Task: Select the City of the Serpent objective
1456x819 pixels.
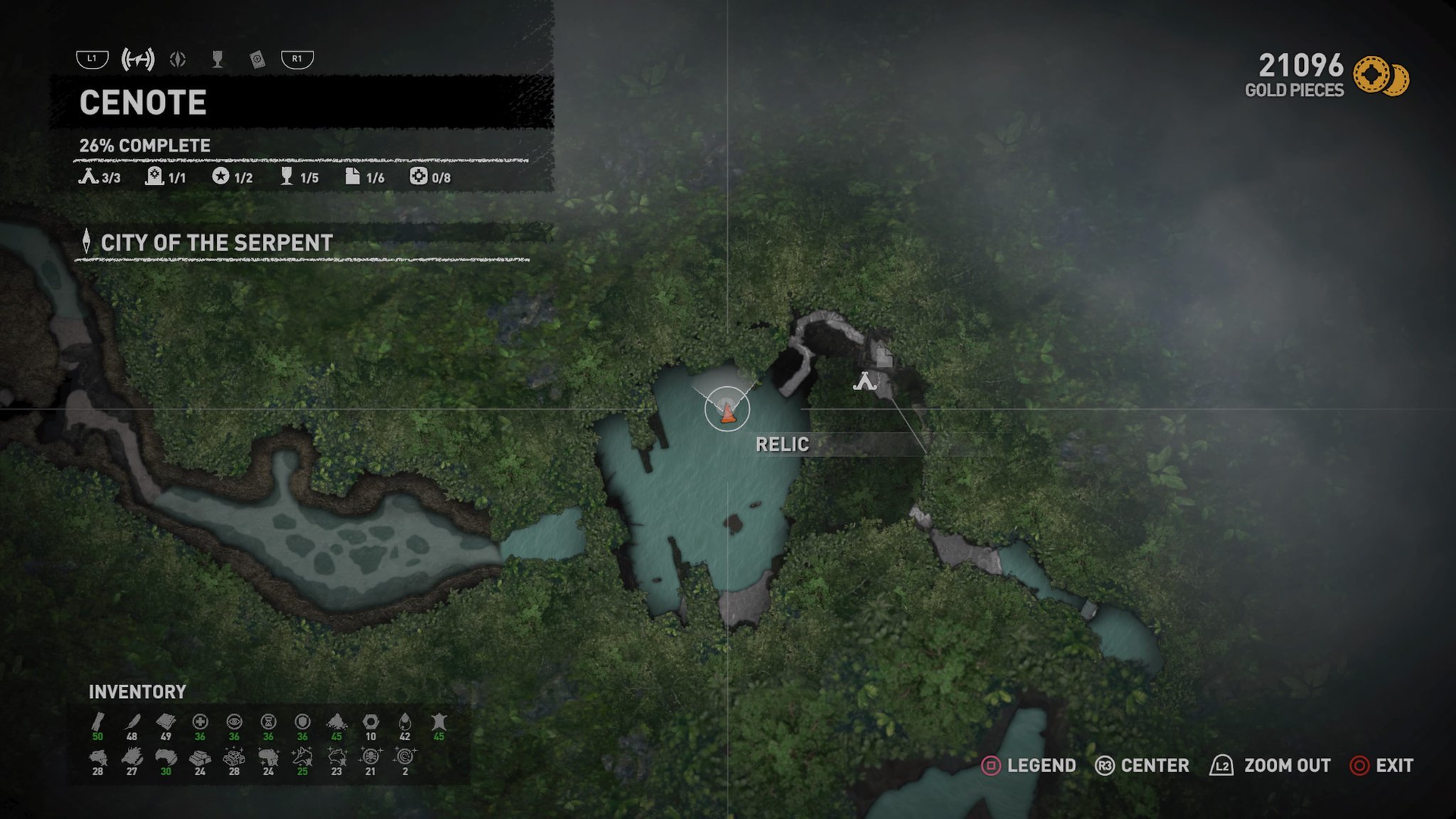Action: [x=216, y=243]
